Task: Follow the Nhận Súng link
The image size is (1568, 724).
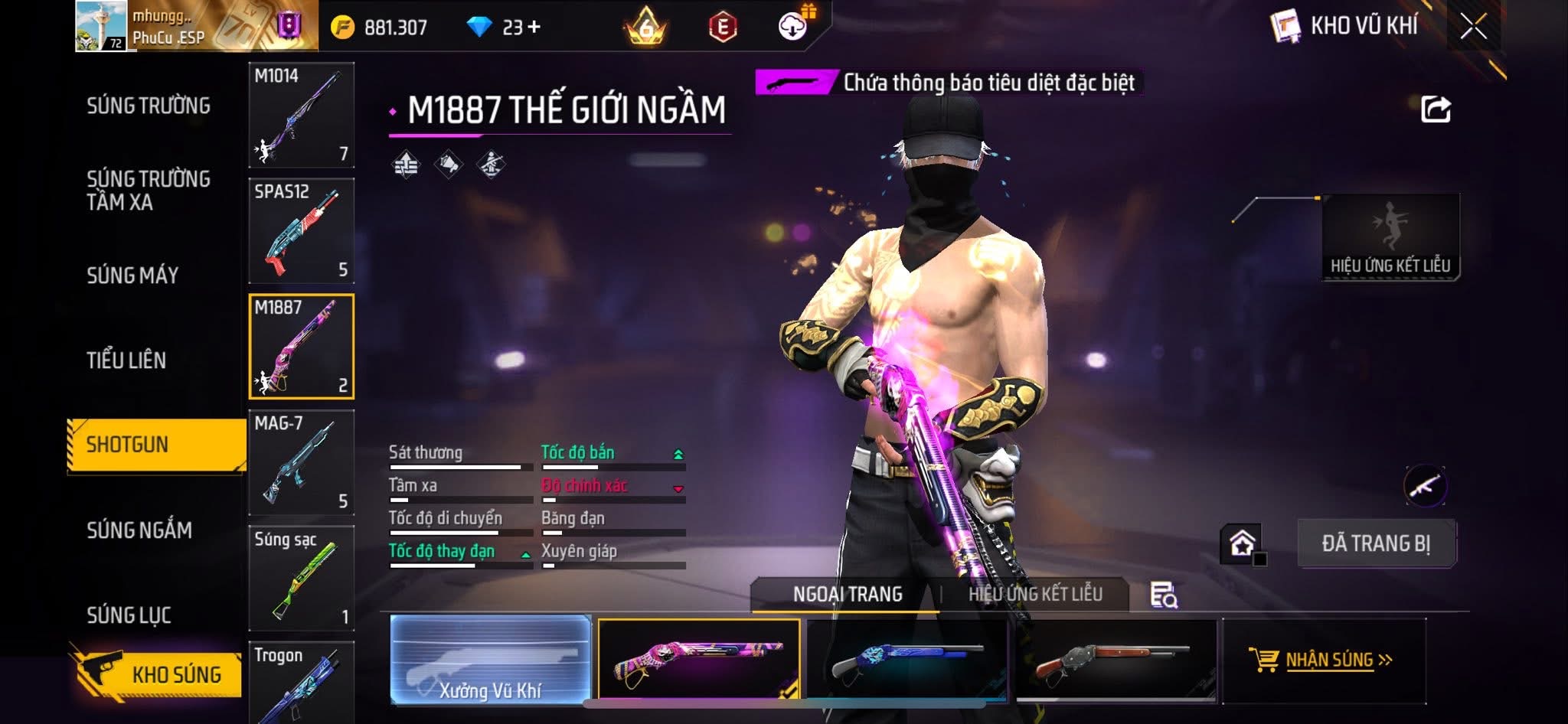Action: (1328, 660)
